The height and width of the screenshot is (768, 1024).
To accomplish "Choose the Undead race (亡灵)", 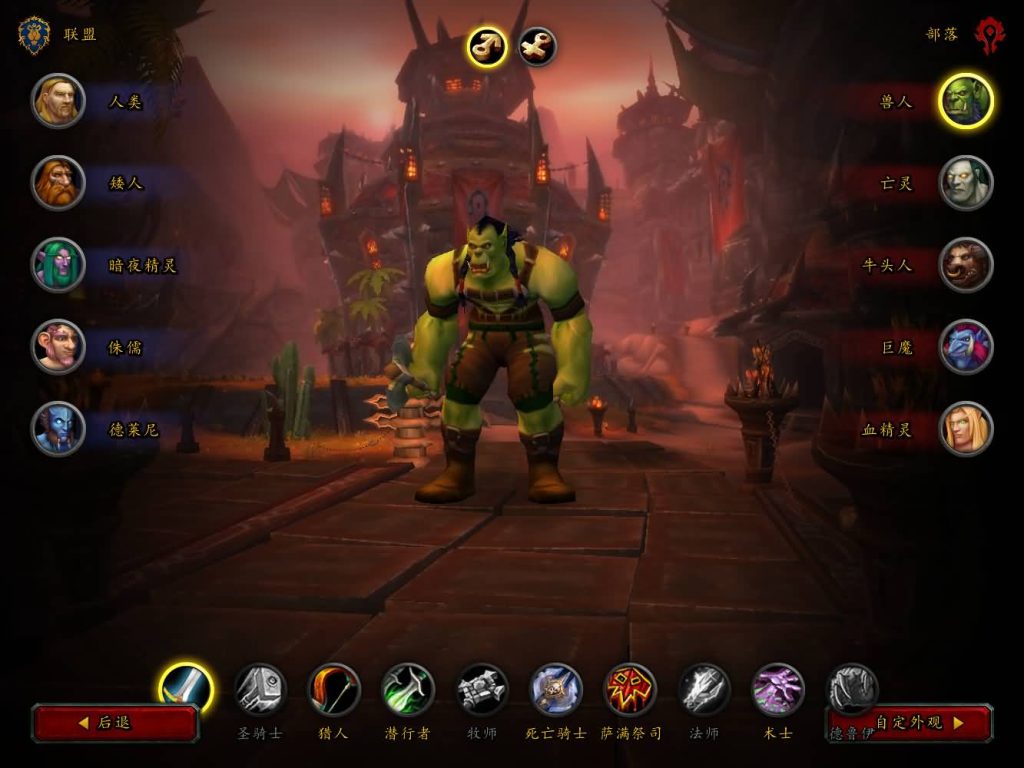I will point(966,183).
